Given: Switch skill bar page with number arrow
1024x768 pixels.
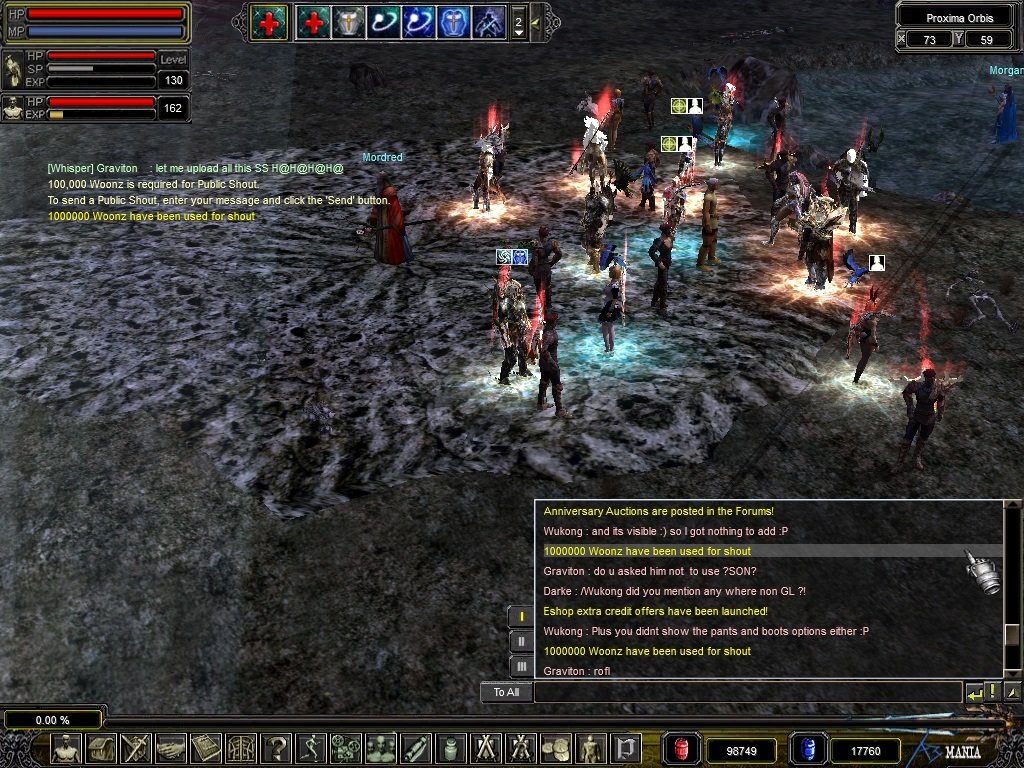Looking at the screenshot, I should [518, 22].
